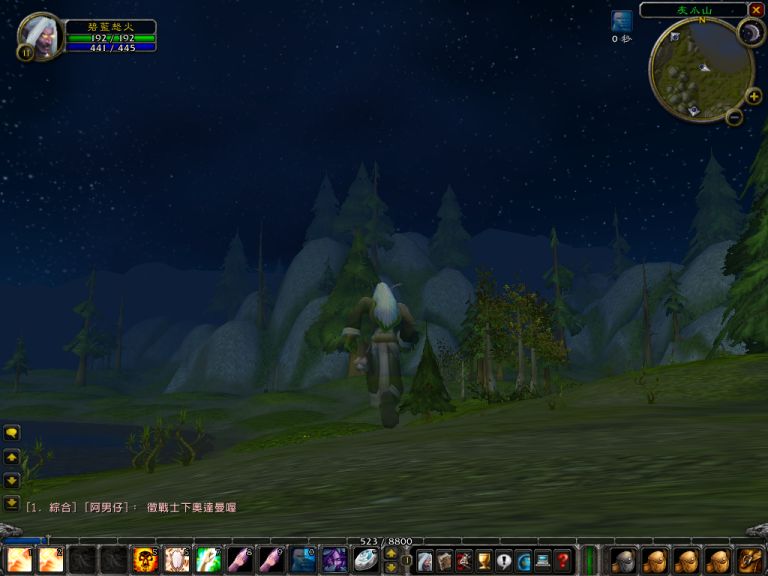Screen dimensions: 768x576
Task: Activate the white oval mirror ability
Action: tap(365, 560)
